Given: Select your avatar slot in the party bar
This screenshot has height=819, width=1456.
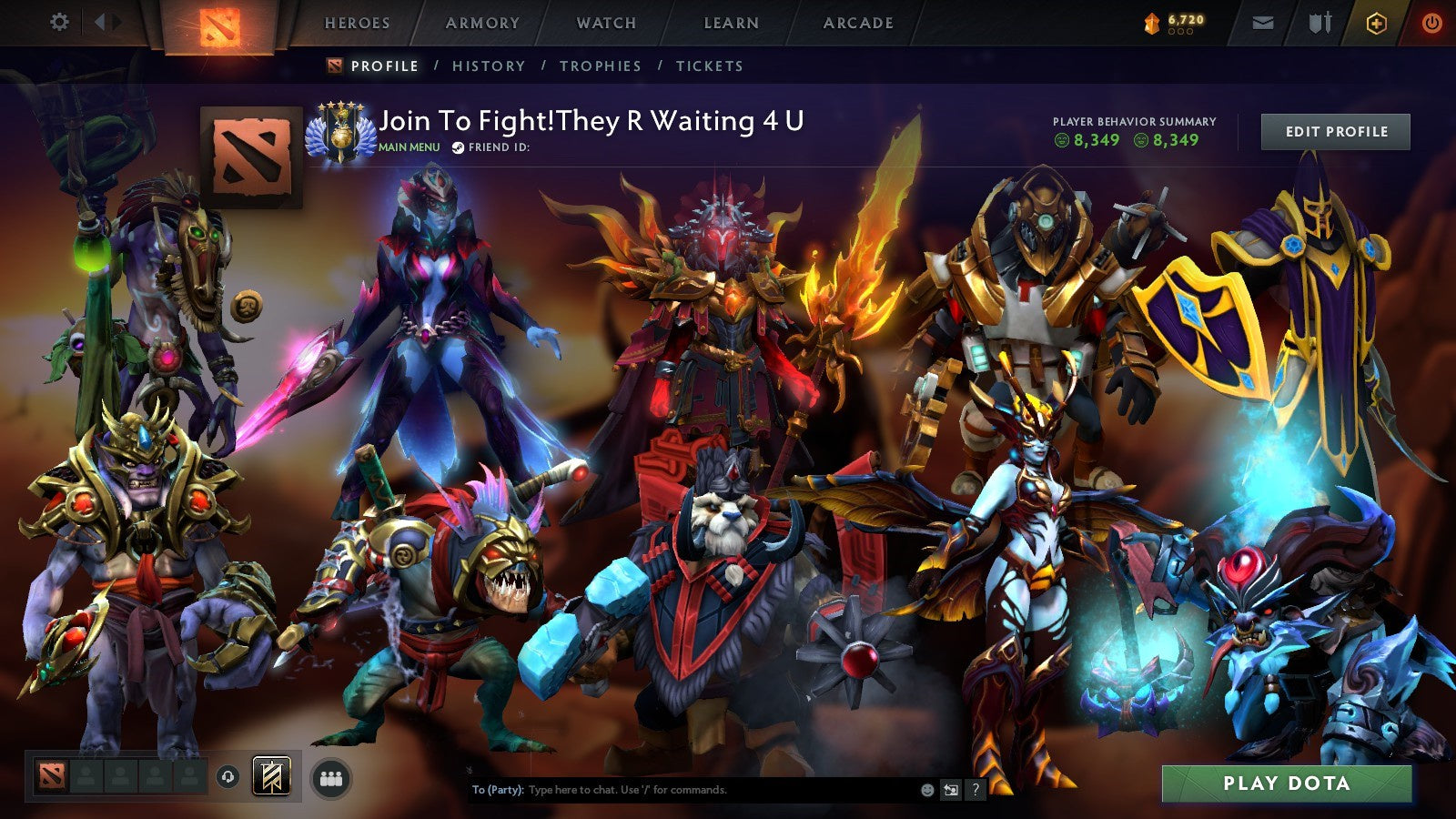Looking at the screenshot, I should pyautogui.click(x=52, y=778).
